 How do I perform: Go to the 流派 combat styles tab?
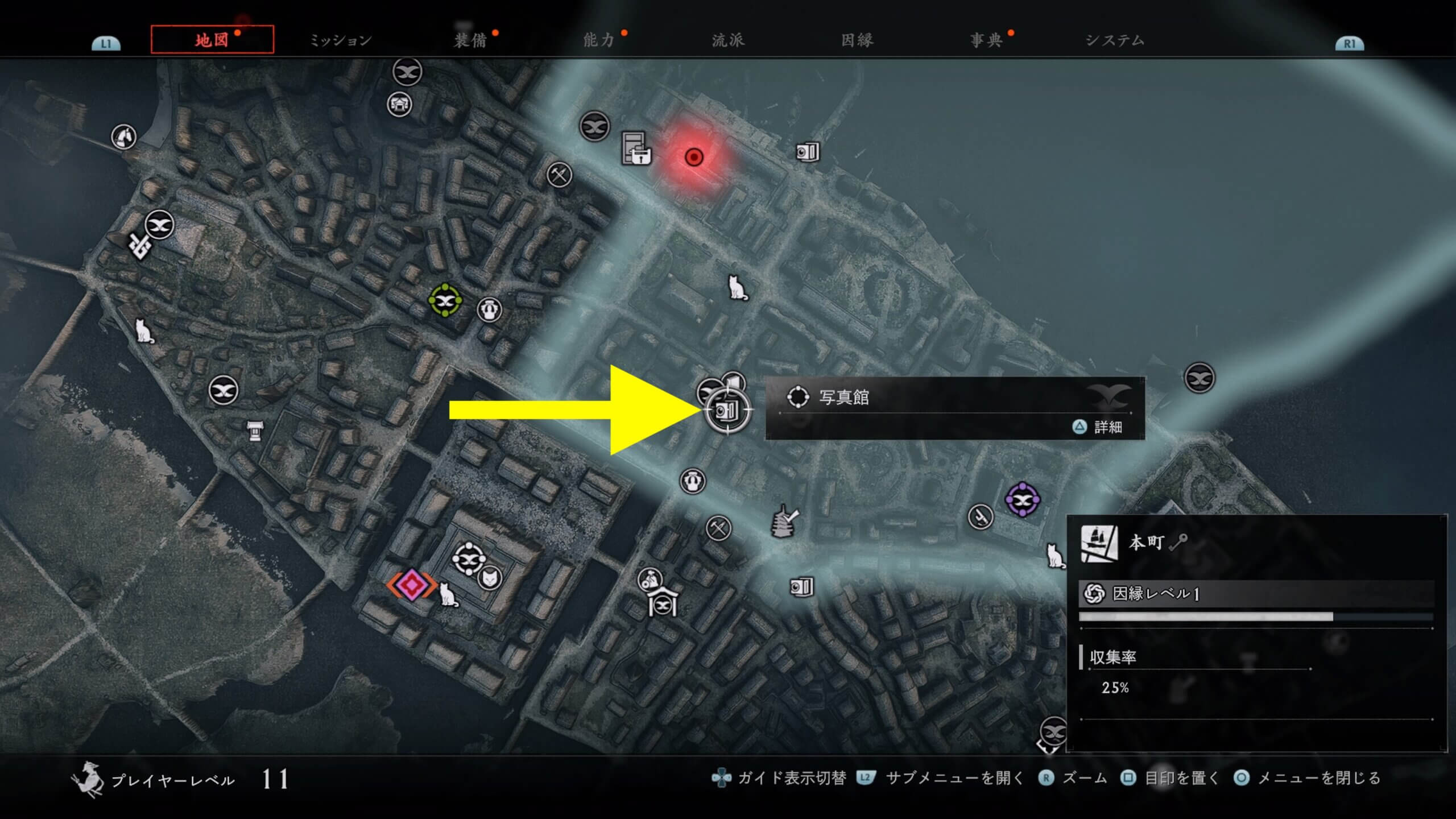point(728,40)
